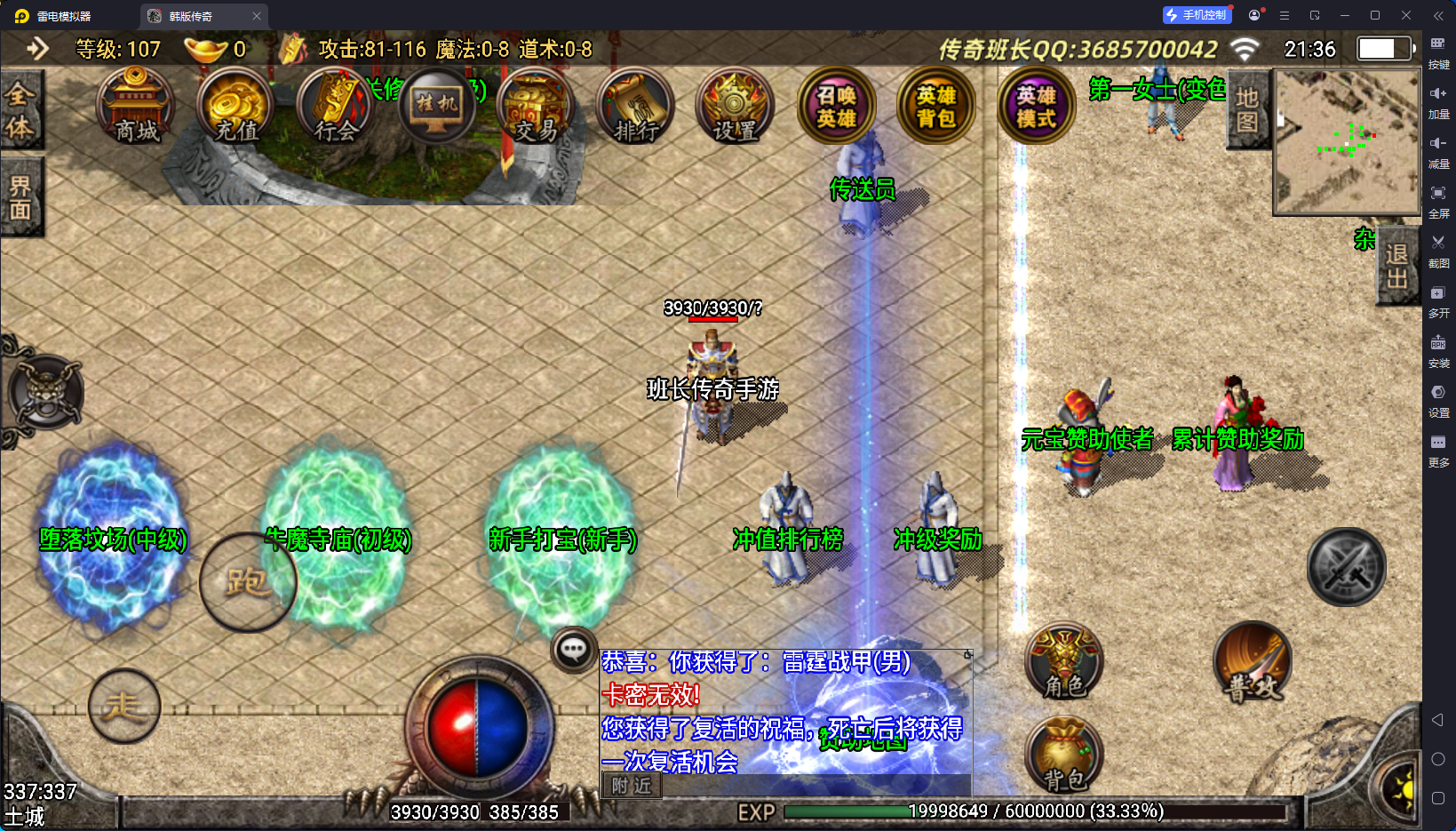This screenshot has width=1456, height=831.
Task: Open the 地图 map button
Action: pyautogui.click(x=1247, y=110)
